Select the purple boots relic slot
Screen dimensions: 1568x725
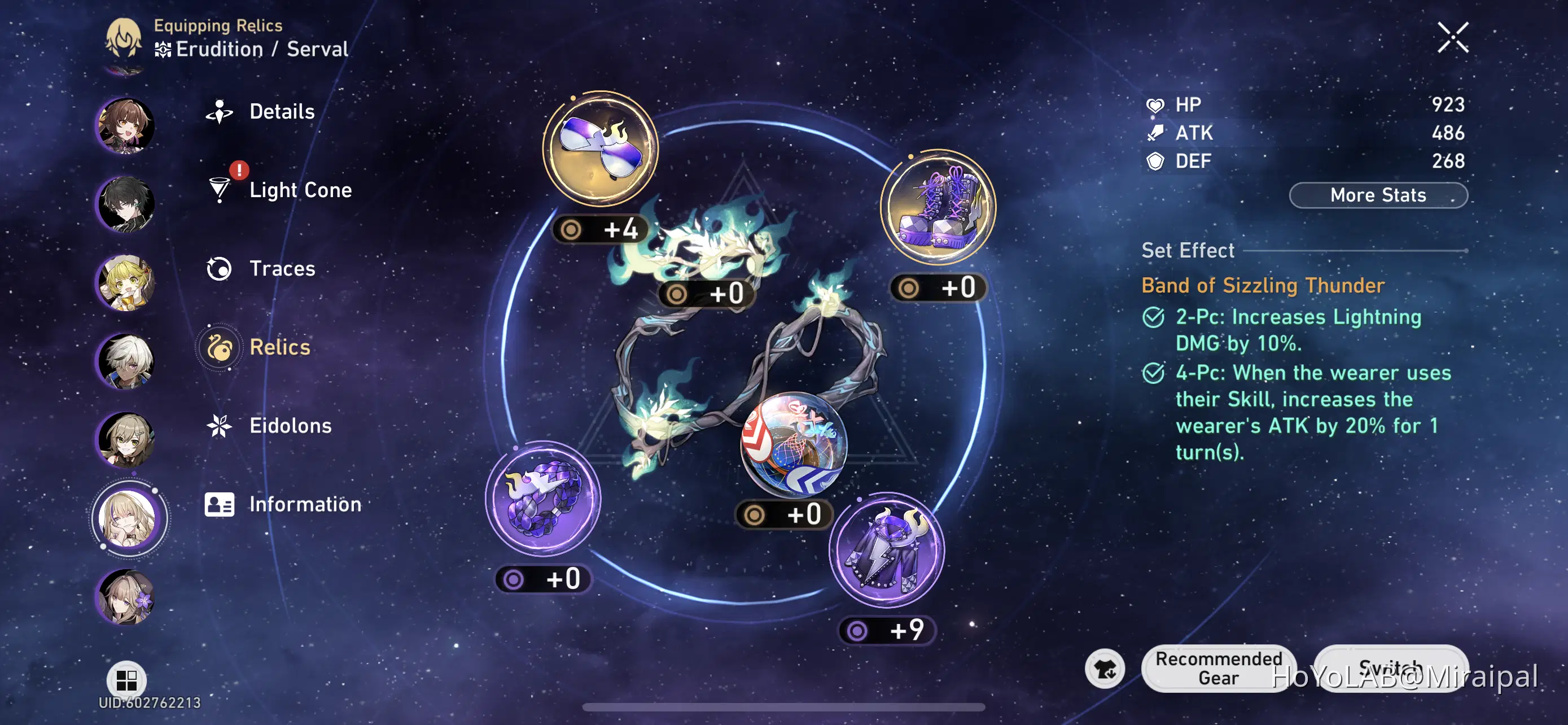point(938,207)
